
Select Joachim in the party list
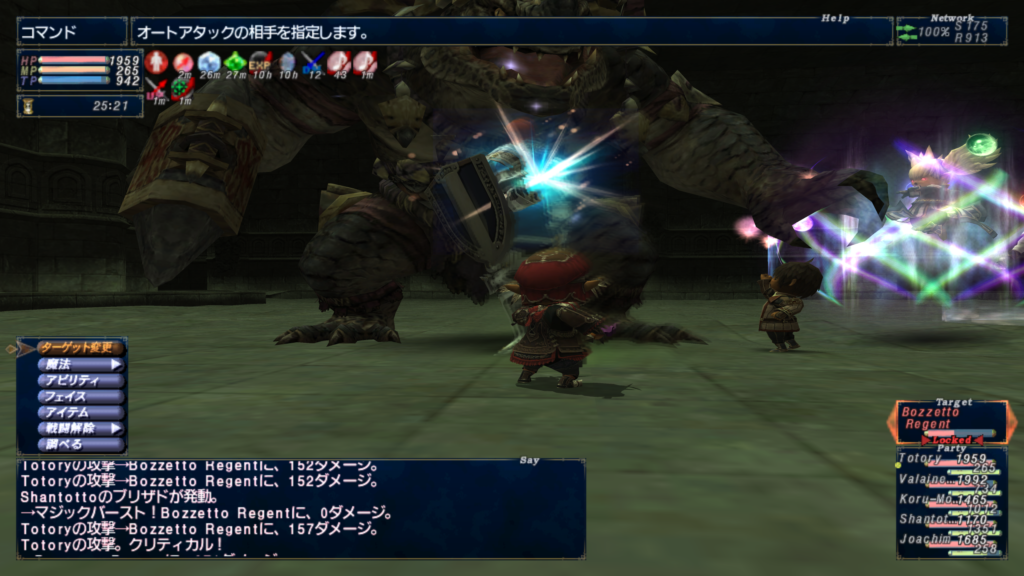(950, 541)
